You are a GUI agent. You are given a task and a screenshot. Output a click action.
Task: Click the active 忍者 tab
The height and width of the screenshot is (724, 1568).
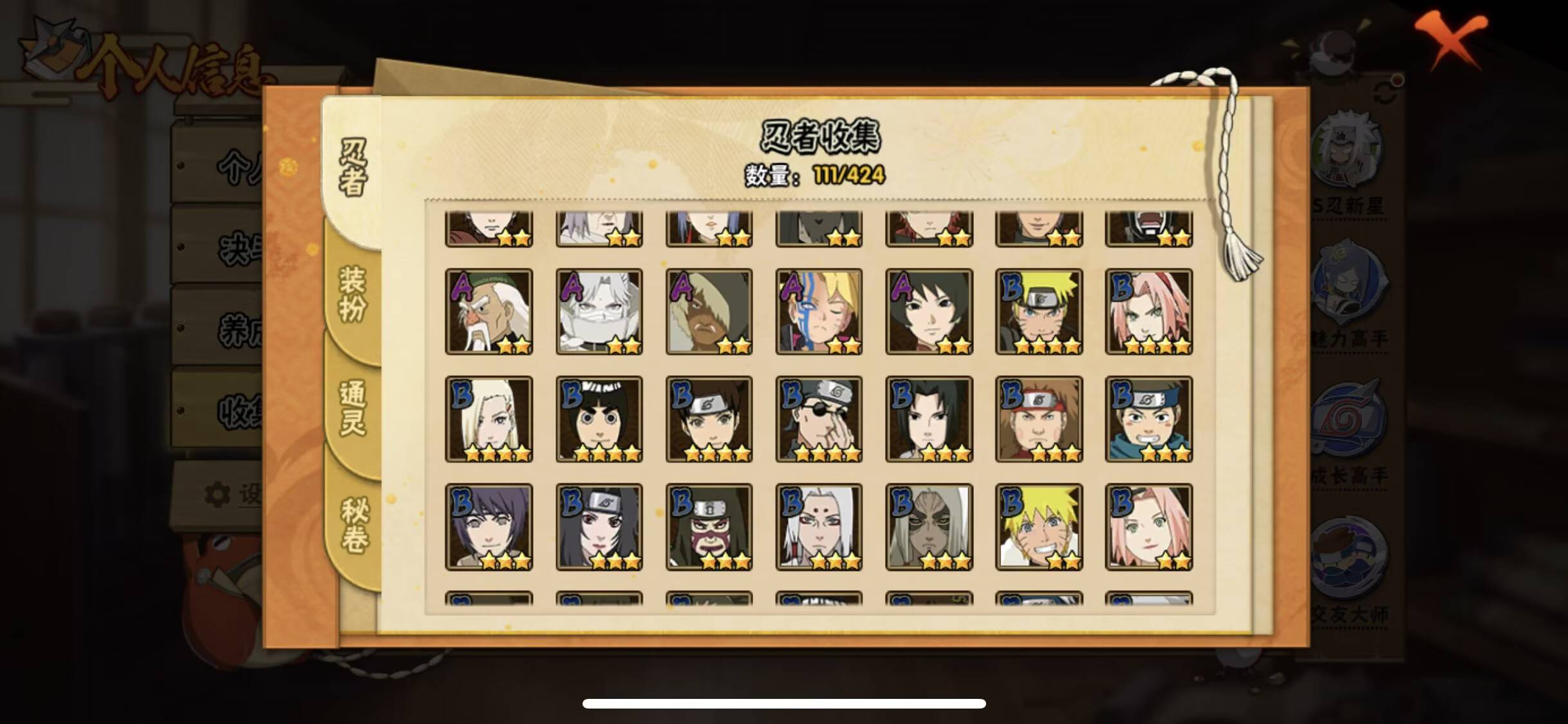351,164
